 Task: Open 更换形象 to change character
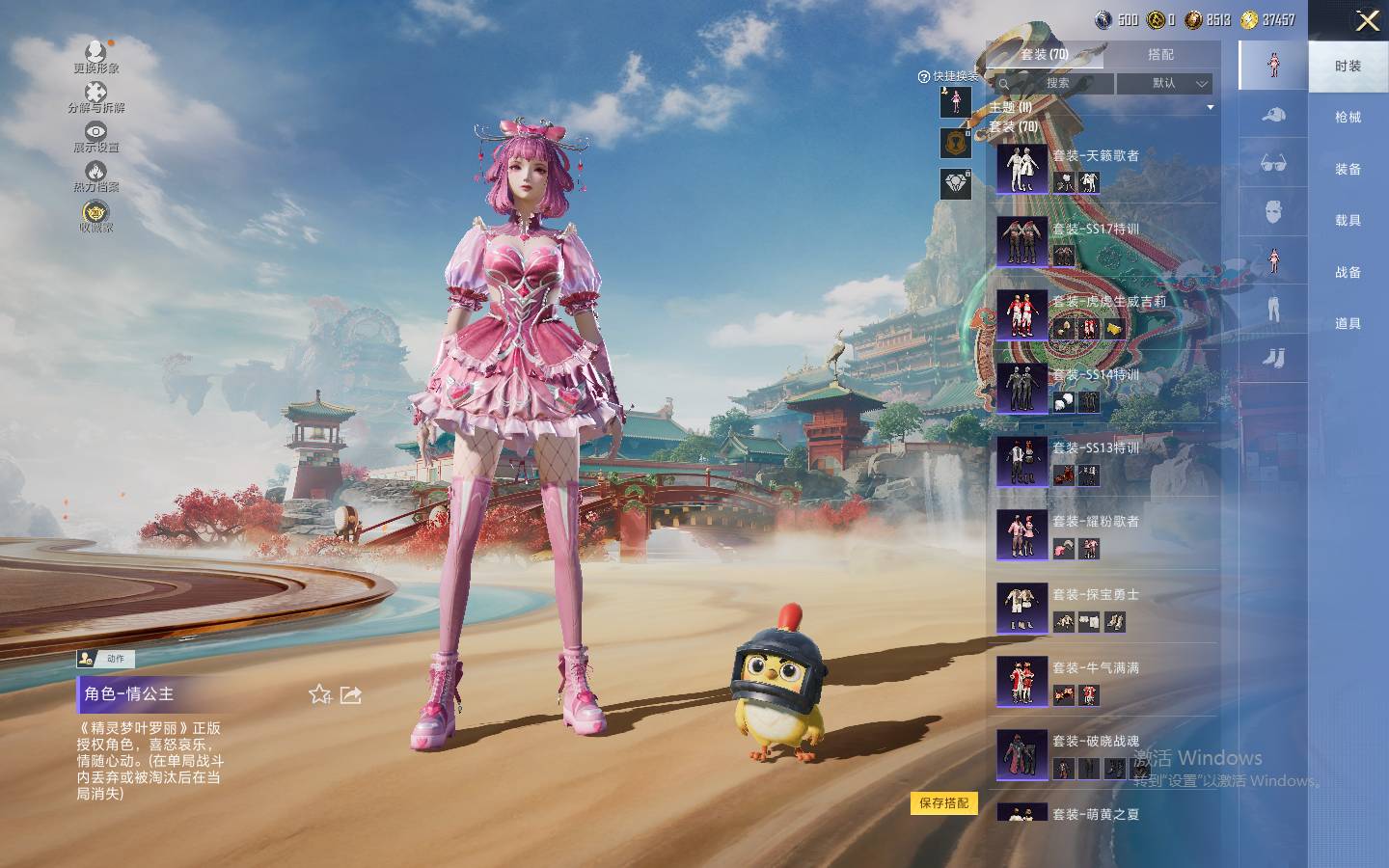tap(95, 56)
